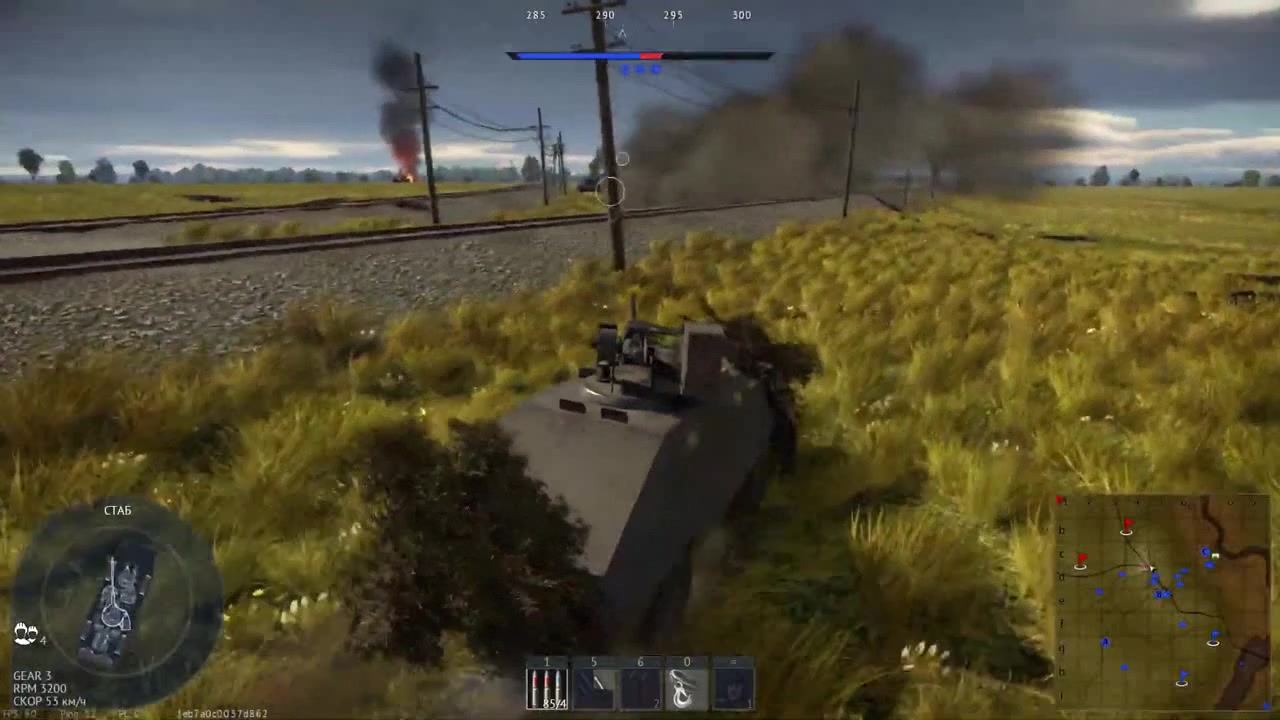This screenshot has height=720, width=1280.
Task: Select the machine gun weapon in slot 5
Action: pyautogui.click(x=594, y=685)
